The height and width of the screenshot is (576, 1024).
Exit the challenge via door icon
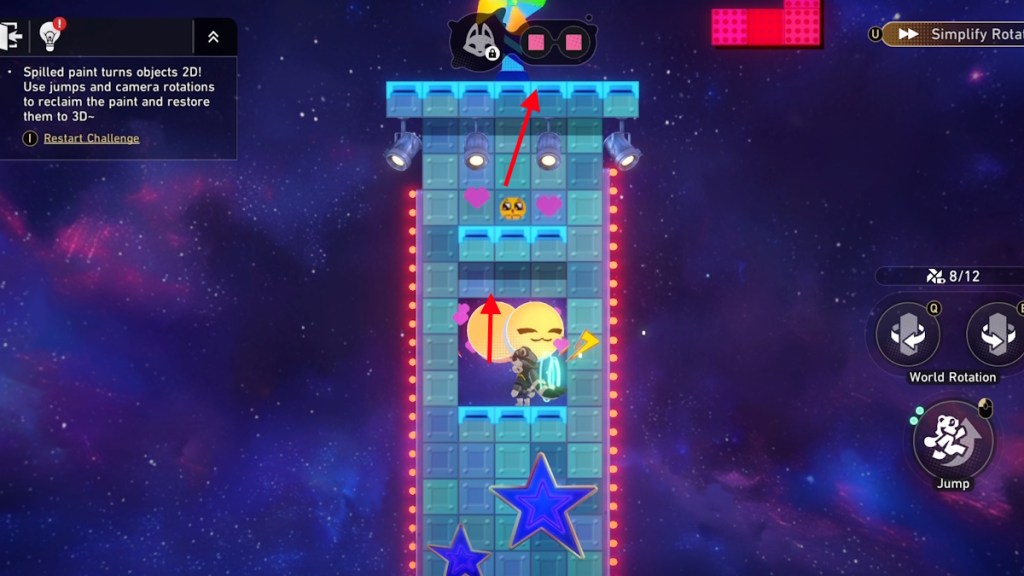13,37
